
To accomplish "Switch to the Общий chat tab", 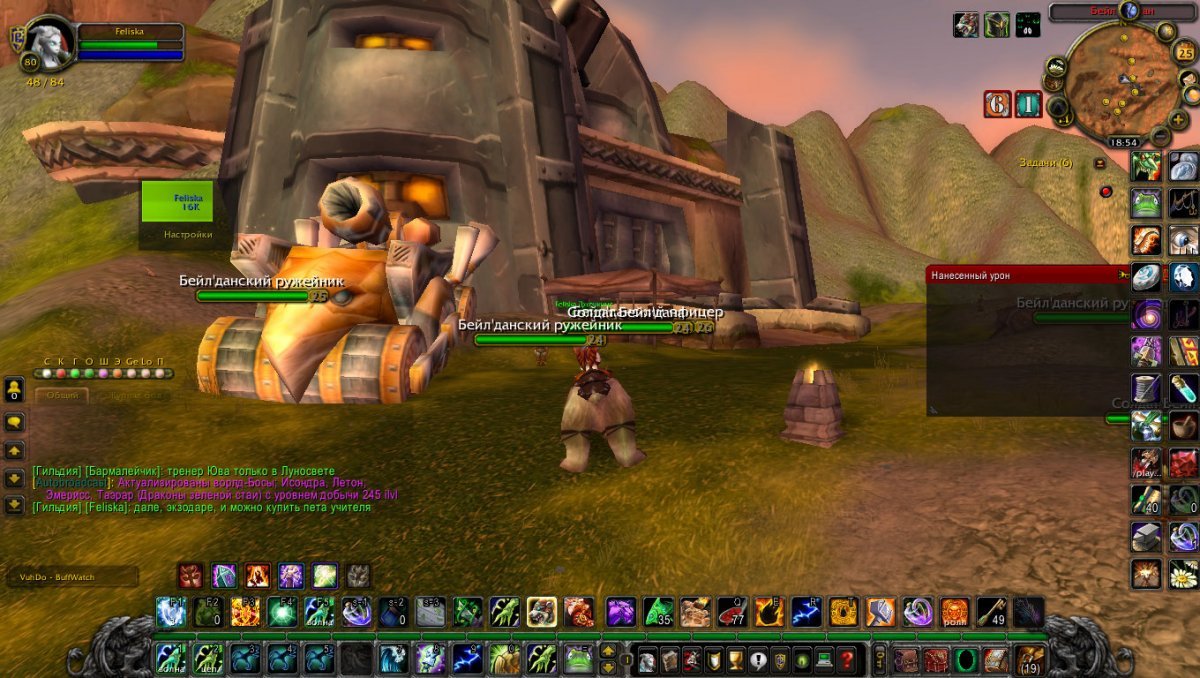I will 62,396.
